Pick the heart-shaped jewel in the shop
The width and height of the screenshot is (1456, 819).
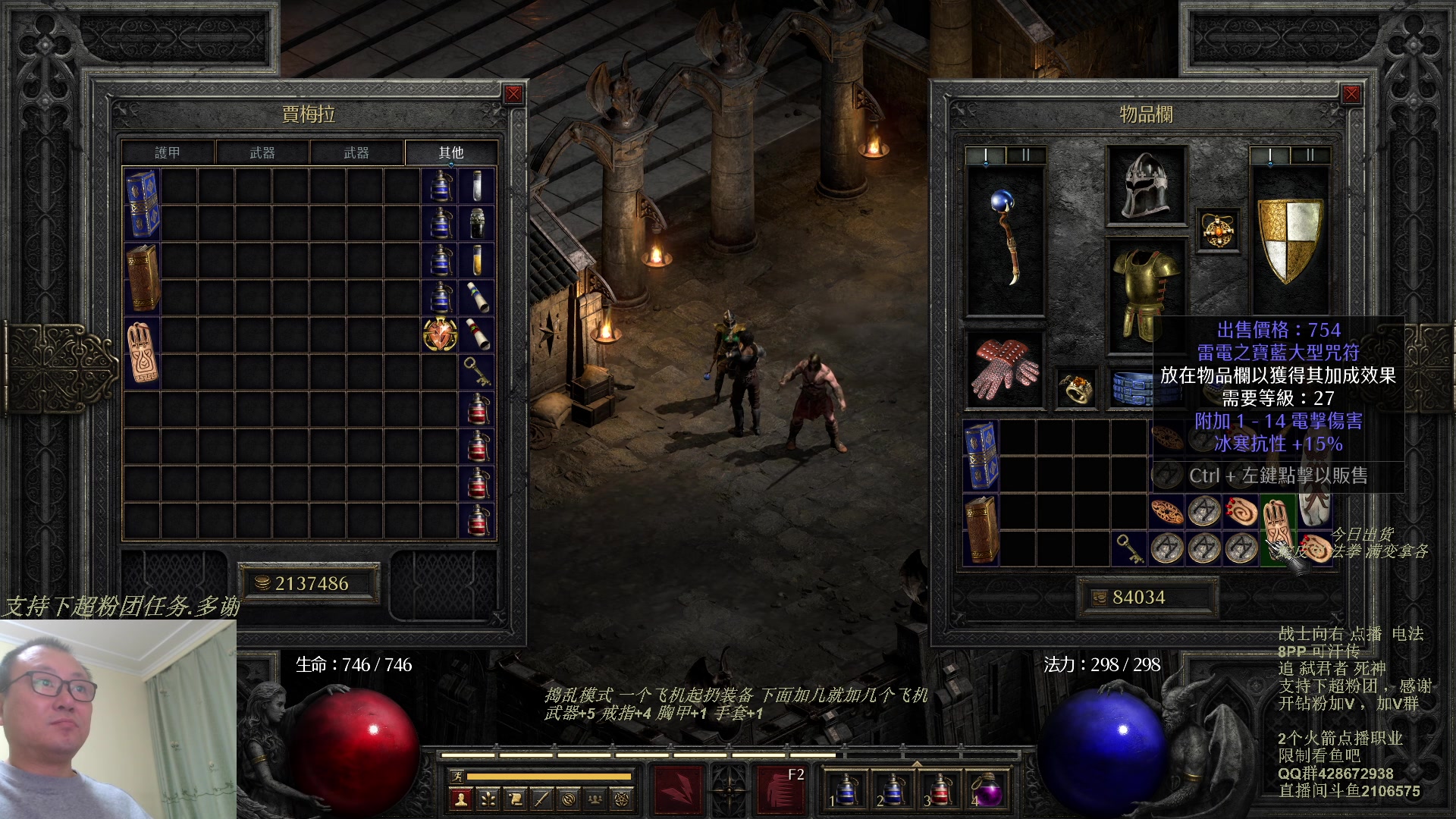(x=440, y=334)
